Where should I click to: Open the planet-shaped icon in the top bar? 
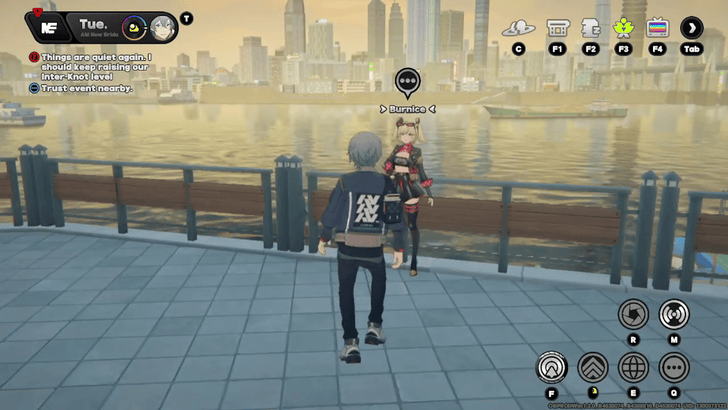(x=518, y=27)
